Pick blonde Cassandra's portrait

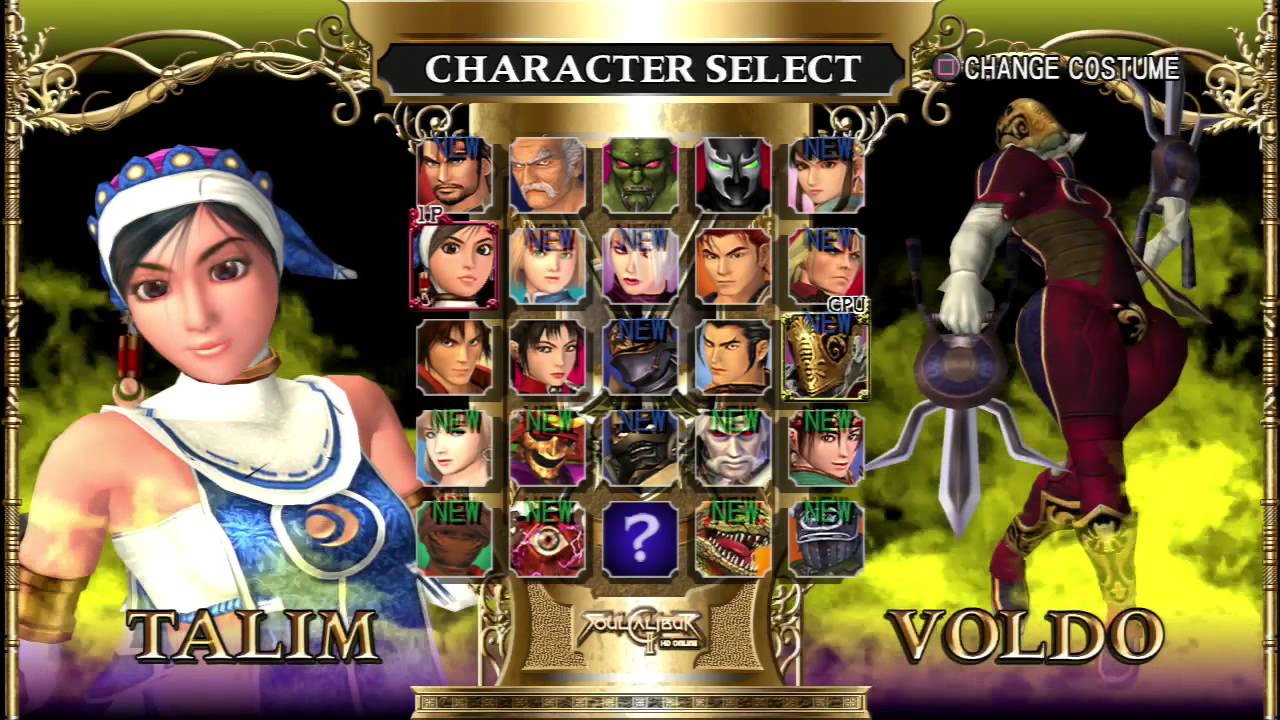click(547, 266)
